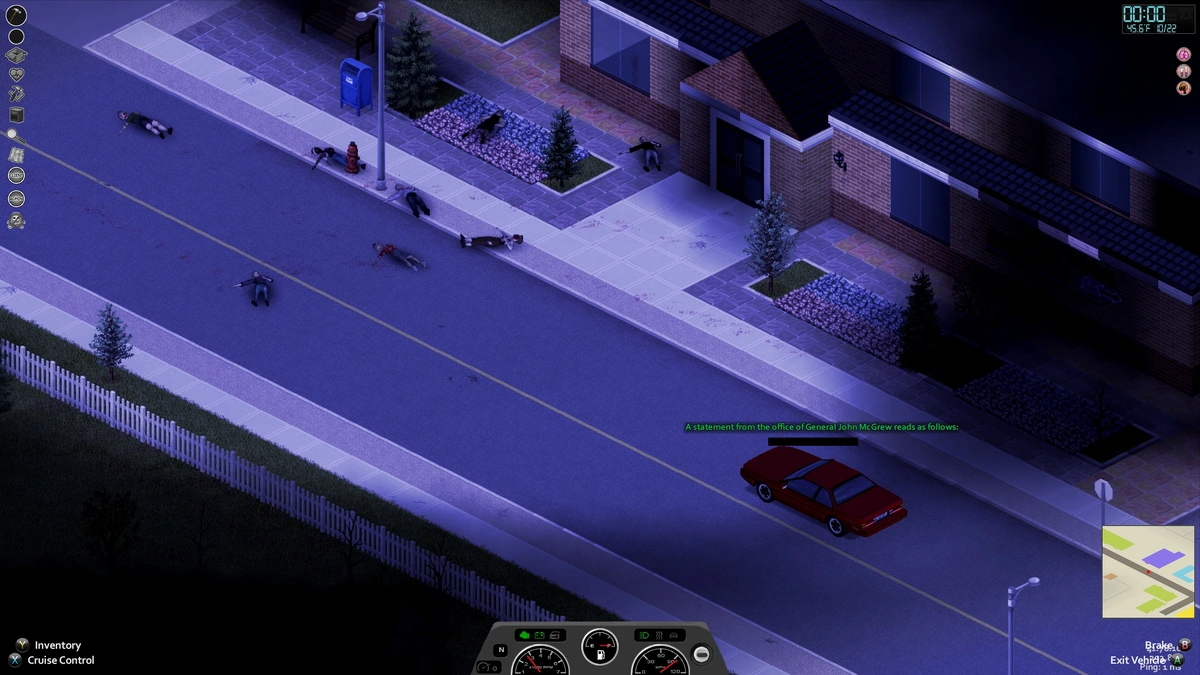Viewport: 1200px width, 675px height.
Task: Toggle the engine icon on the dashboard
Action: click(x=523, y=635)
